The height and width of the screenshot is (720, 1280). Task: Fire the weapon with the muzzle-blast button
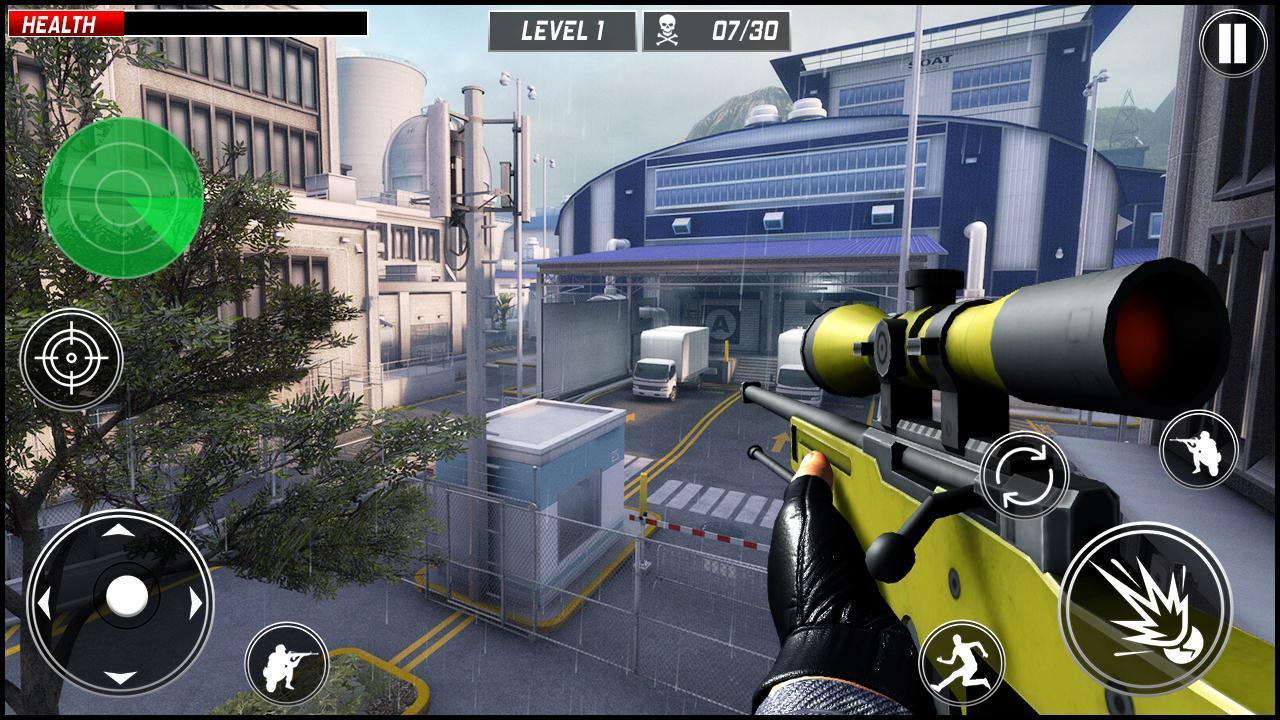pos(1145,608)
